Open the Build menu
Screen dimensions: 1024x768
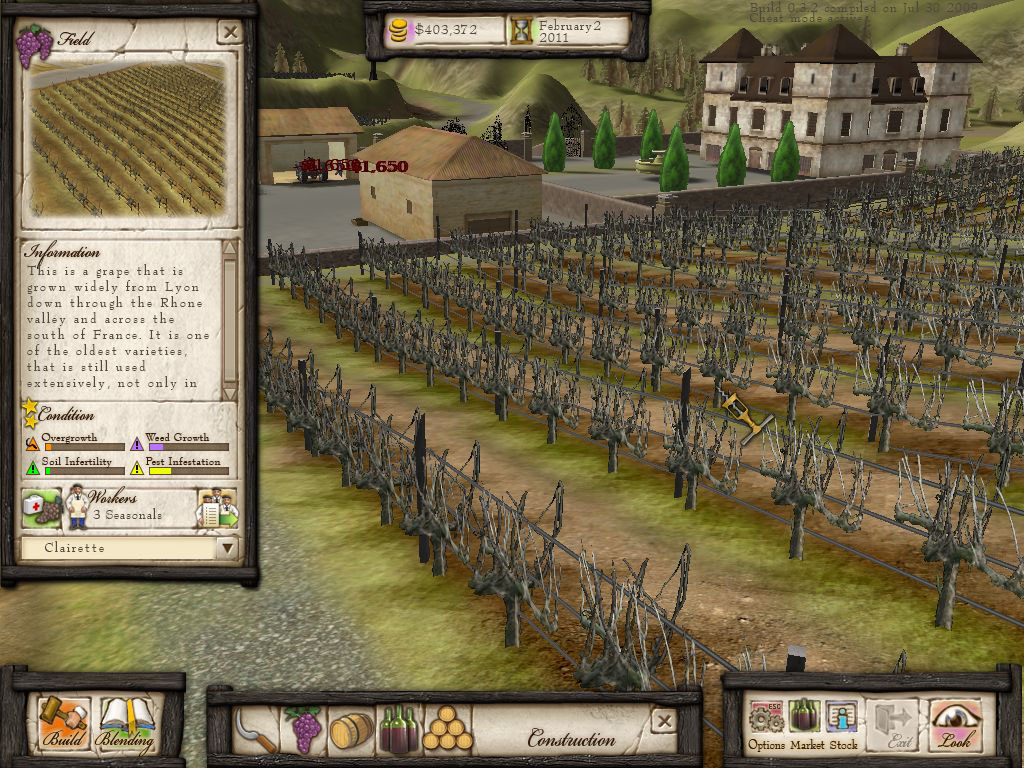point(64,724)
